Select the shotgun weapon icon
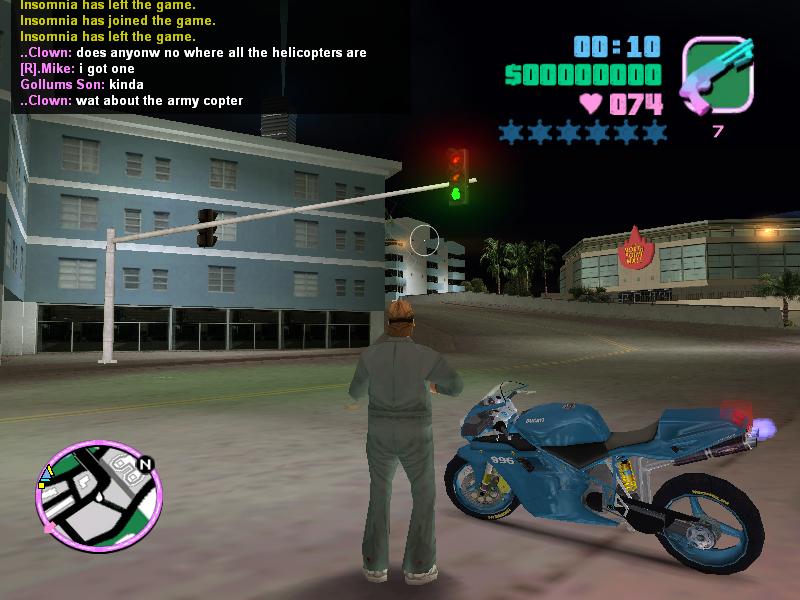This screenshot has height=600, width=800. tap(716, 76)
